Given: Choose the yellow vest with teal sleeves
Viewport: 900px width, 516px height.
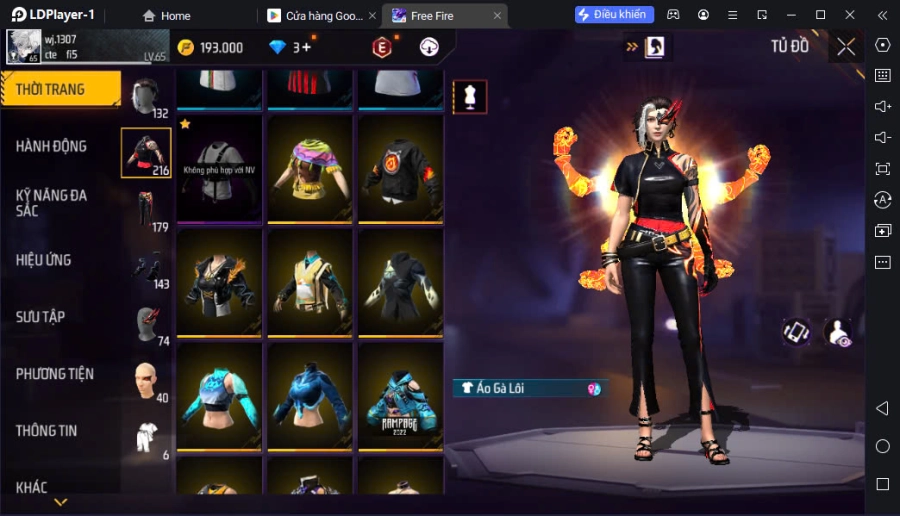Looking at the screenshot, I should coord(307,282).
